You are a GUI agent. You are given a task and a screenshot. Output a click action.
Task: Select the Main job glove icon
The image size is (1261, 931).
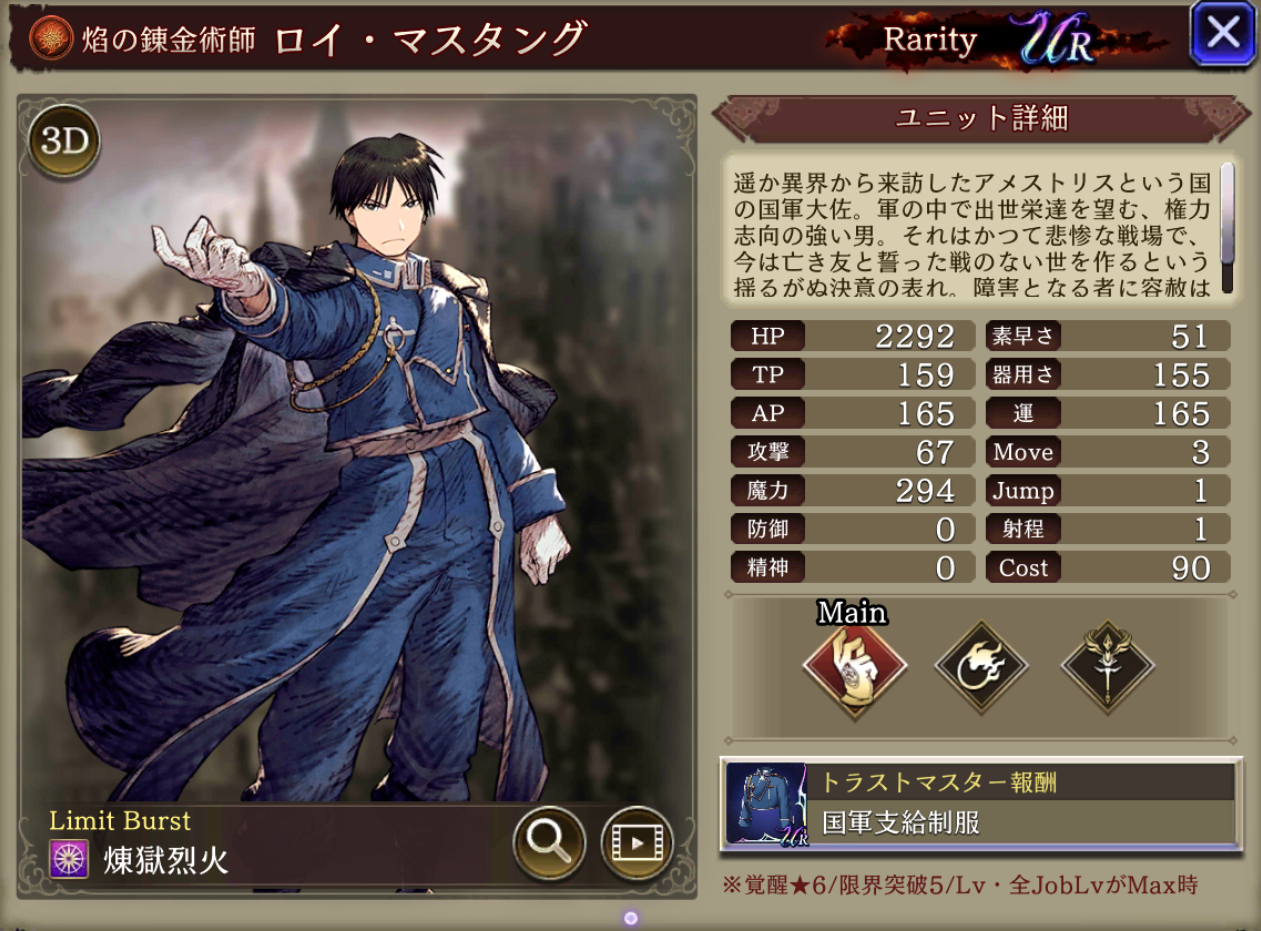coord(854,665)
